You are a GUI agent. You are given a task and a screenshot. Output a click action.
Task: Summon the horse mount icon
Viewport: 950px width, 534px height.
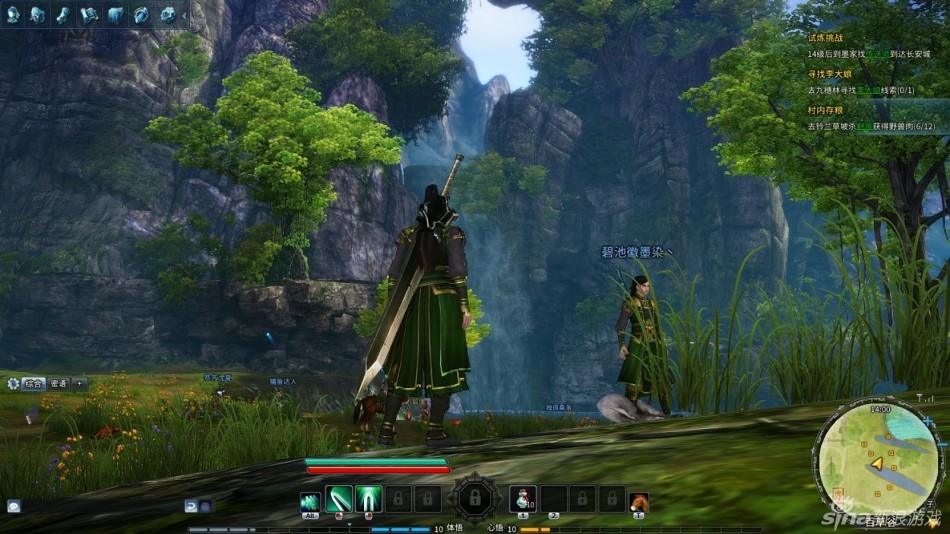click(638, 500)
